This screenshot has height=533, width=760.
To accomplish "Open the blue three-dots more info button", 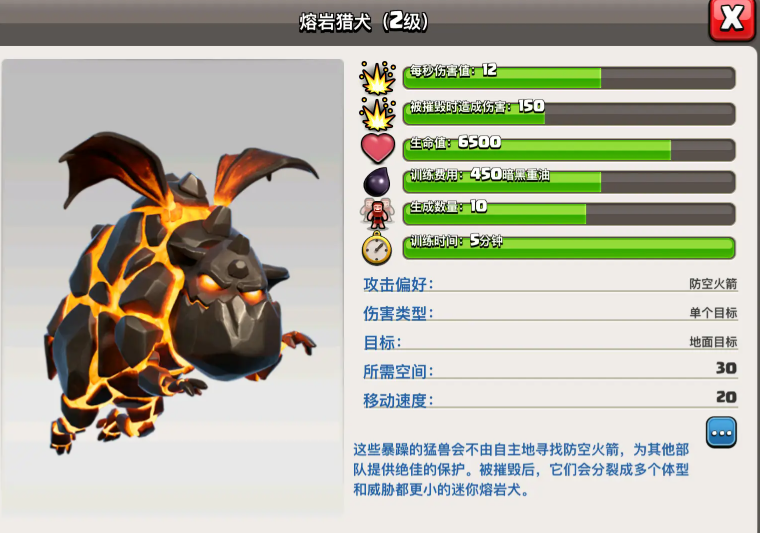I will click(721, 432).
